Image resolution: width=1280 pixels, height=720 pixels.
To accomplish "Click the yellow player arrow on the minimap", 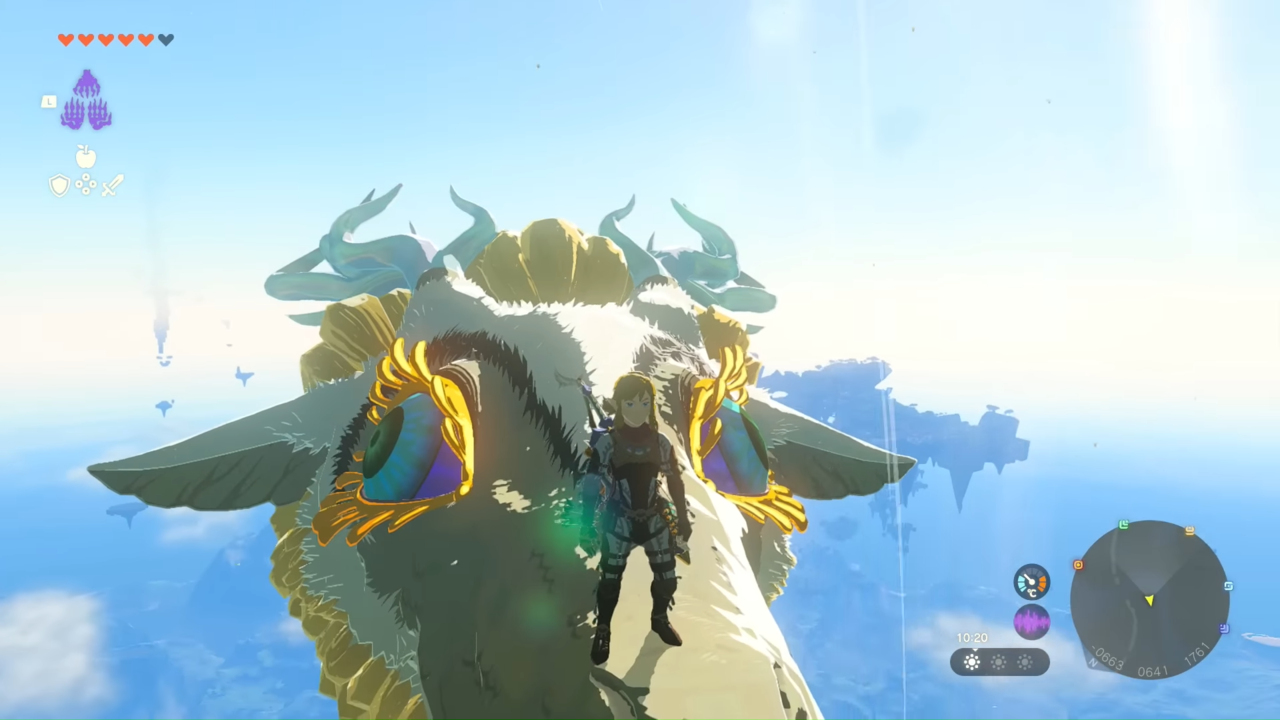I will (x=1150, y=600).
